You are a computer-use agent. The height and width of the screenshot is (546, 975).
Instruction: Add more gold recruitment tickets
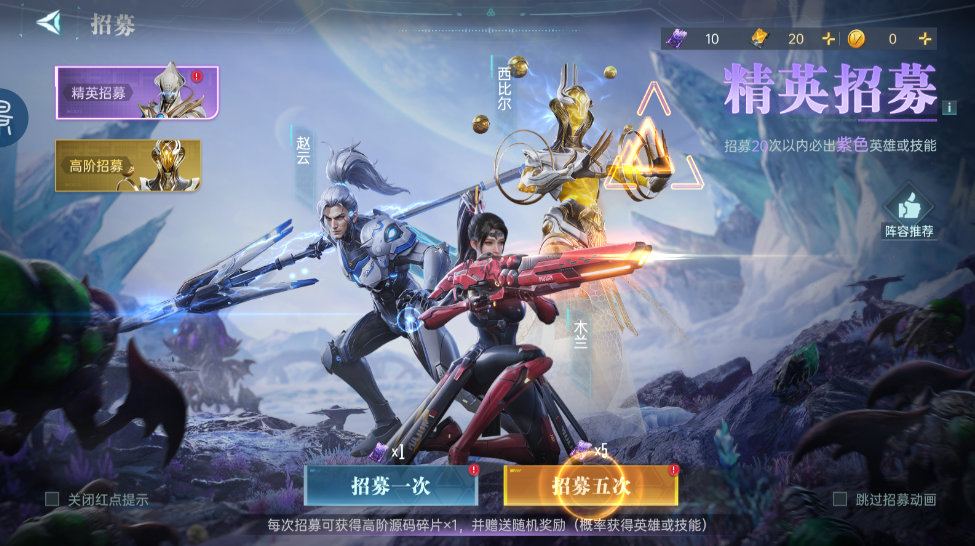click(x=827, y=39)
